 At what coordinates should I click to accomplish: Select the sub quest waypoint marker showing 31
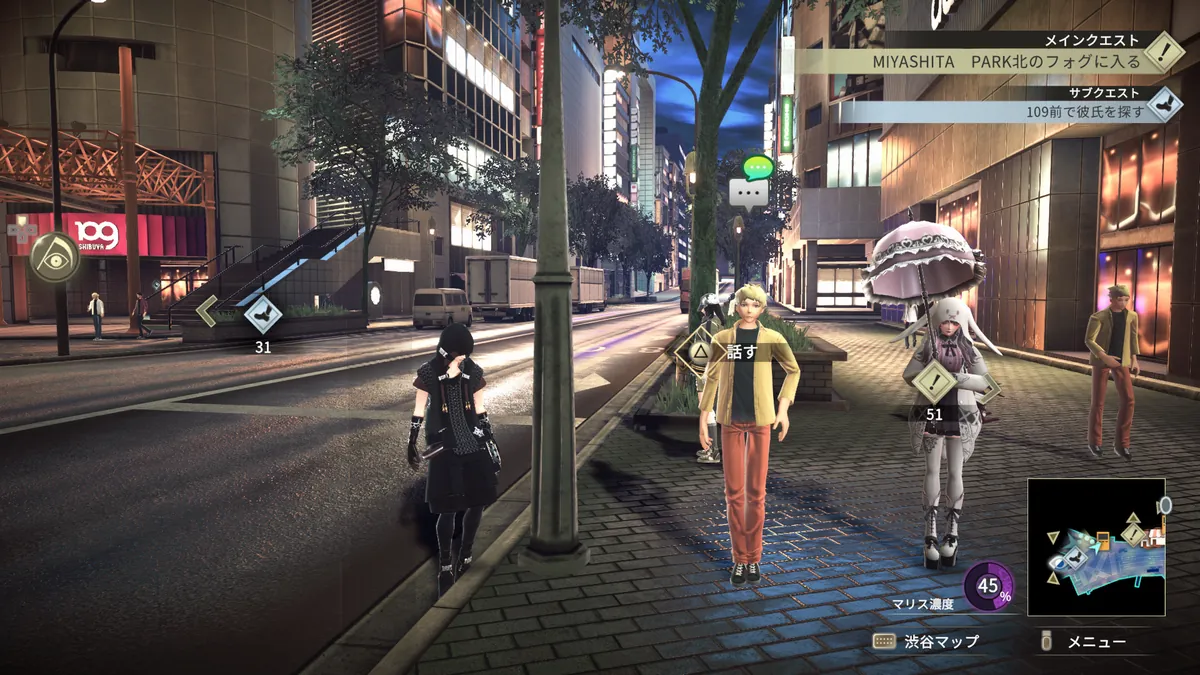click(263, 314)
